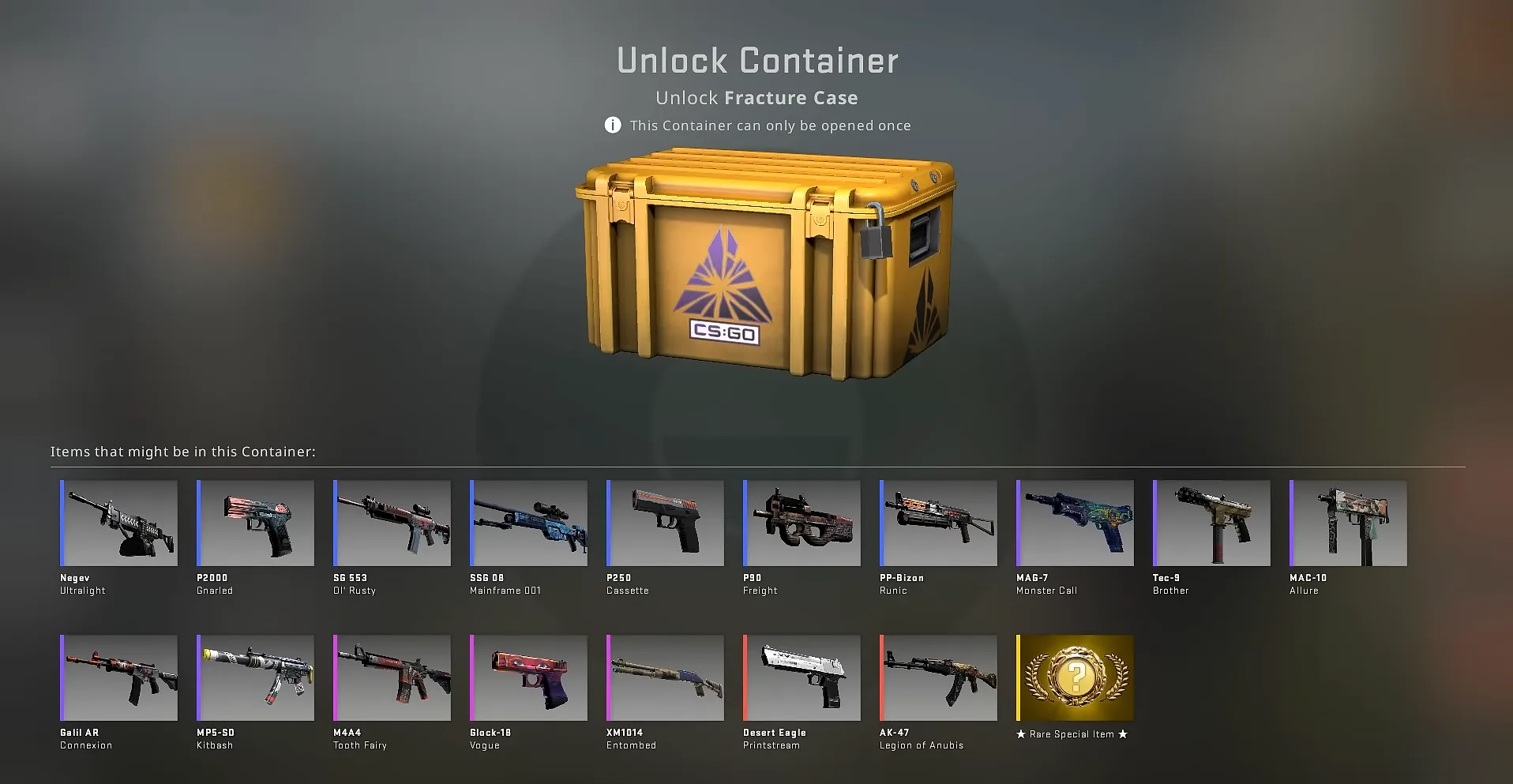Click the golden question mark Rare Special Item icon
This screenshot has height=784, width=1513.
pyautogui.click(x=1073, y=677)
